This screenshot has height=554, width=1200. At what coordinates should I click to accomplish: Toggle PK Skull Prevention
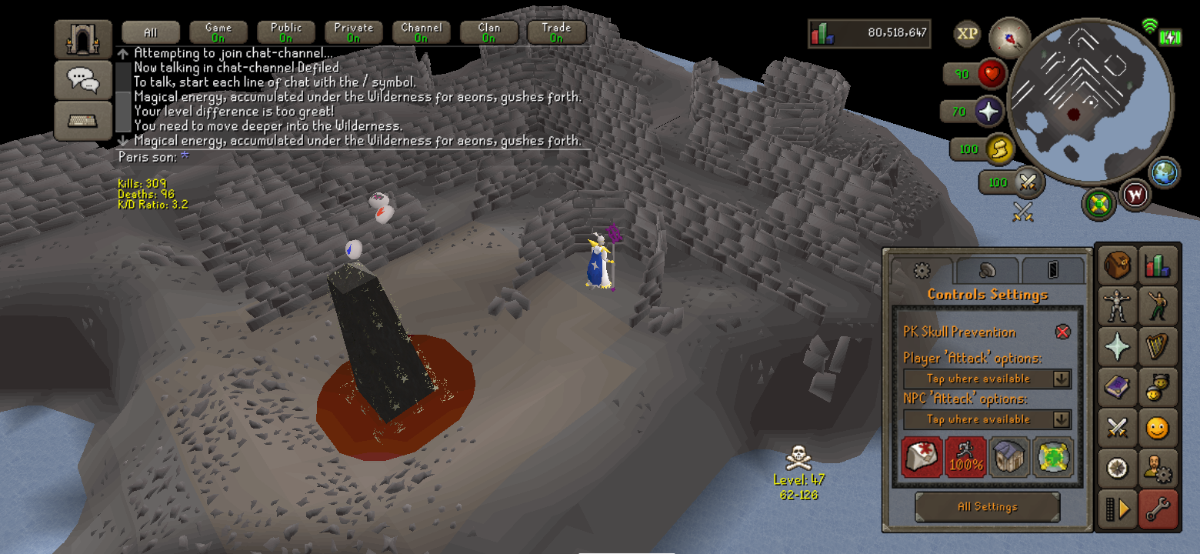click(1062, 332)
